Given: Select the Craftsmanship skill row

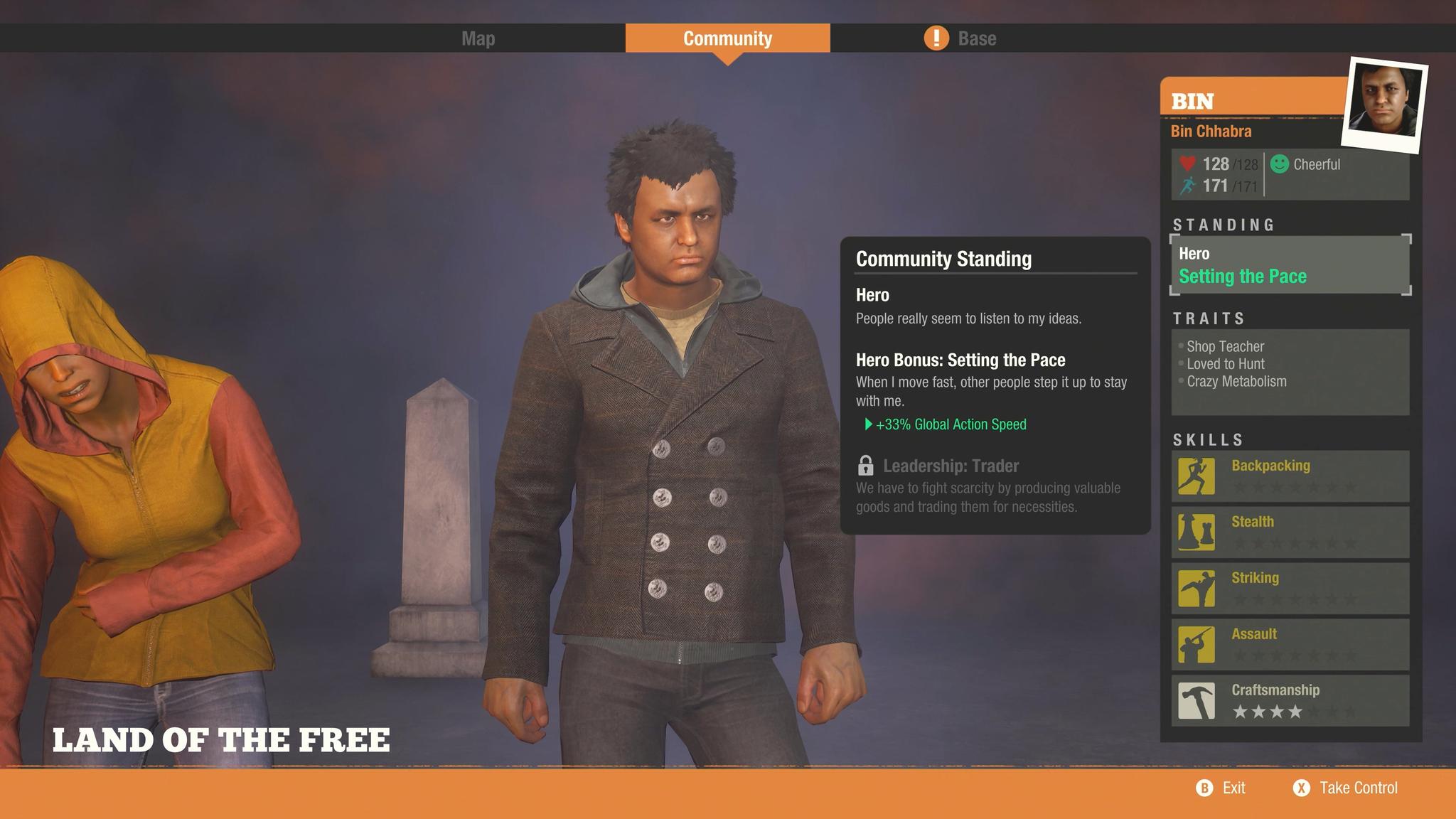Looking at the screenshot, I should click(x=1290, y=701).
